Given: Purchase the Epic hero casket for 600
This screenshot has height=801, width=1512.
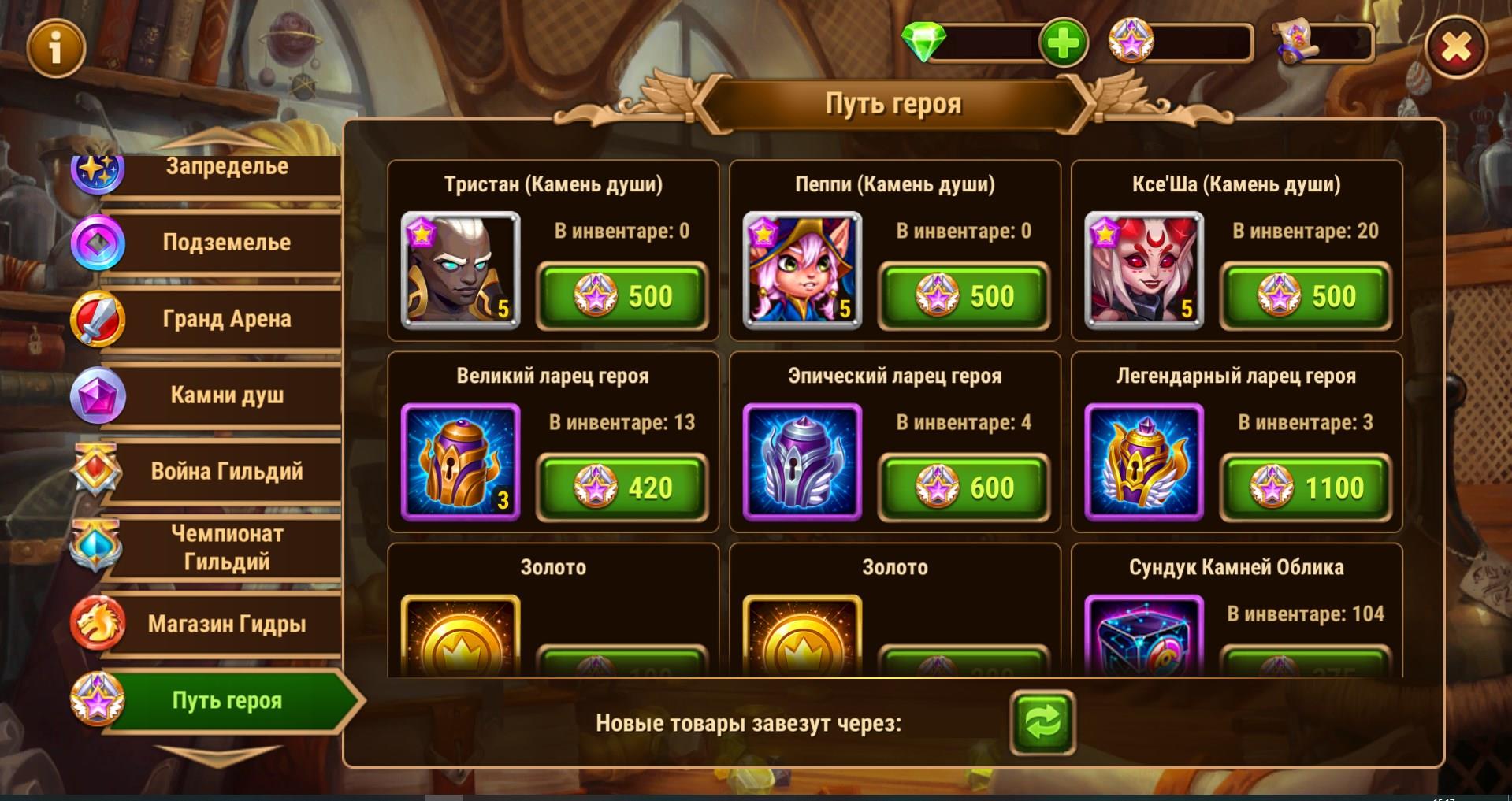Looking at the screenshot, I should 964,488.
